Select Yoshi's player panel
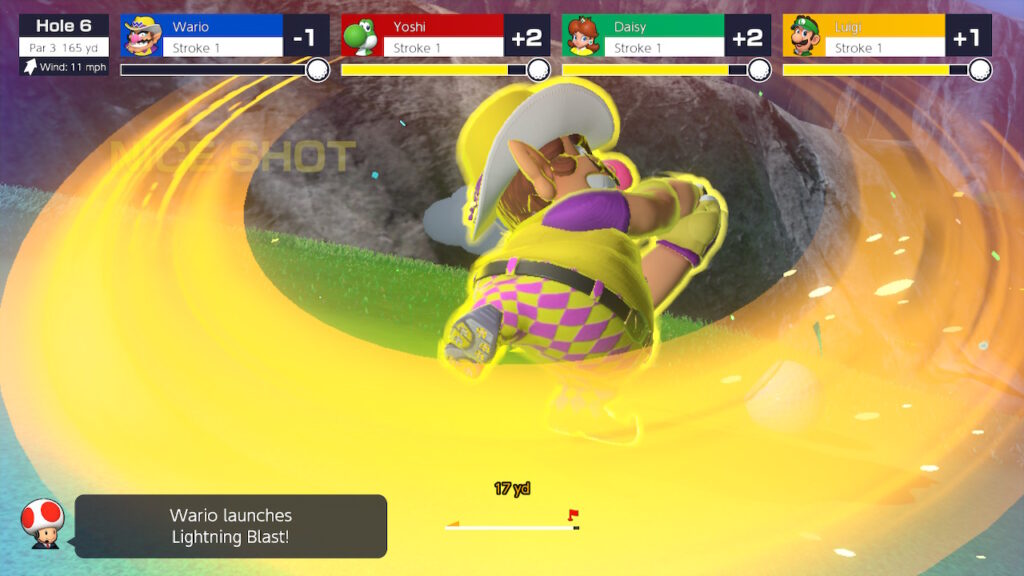This screenshot has height=576, width=1024. 445,36
